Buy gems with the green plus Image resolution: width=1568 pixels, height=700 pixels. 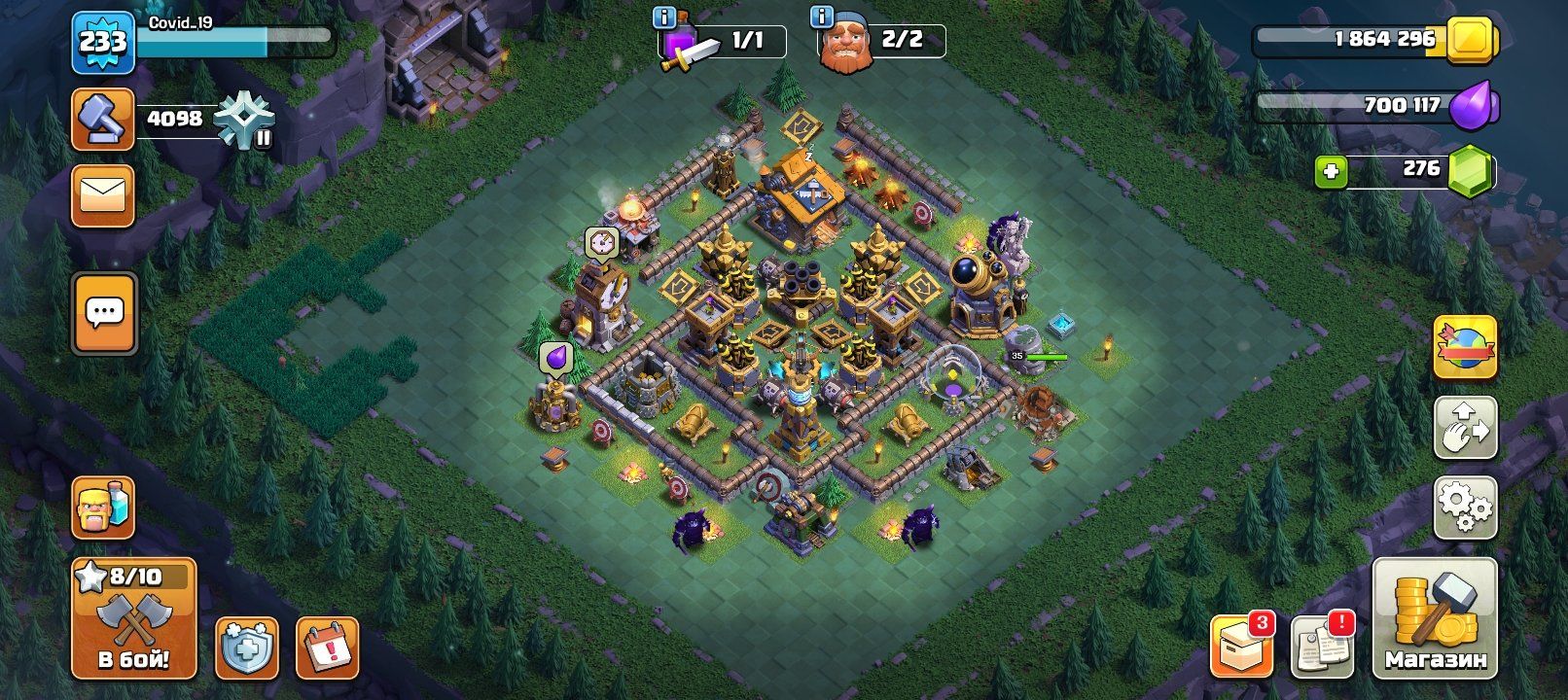[1331, 172]
